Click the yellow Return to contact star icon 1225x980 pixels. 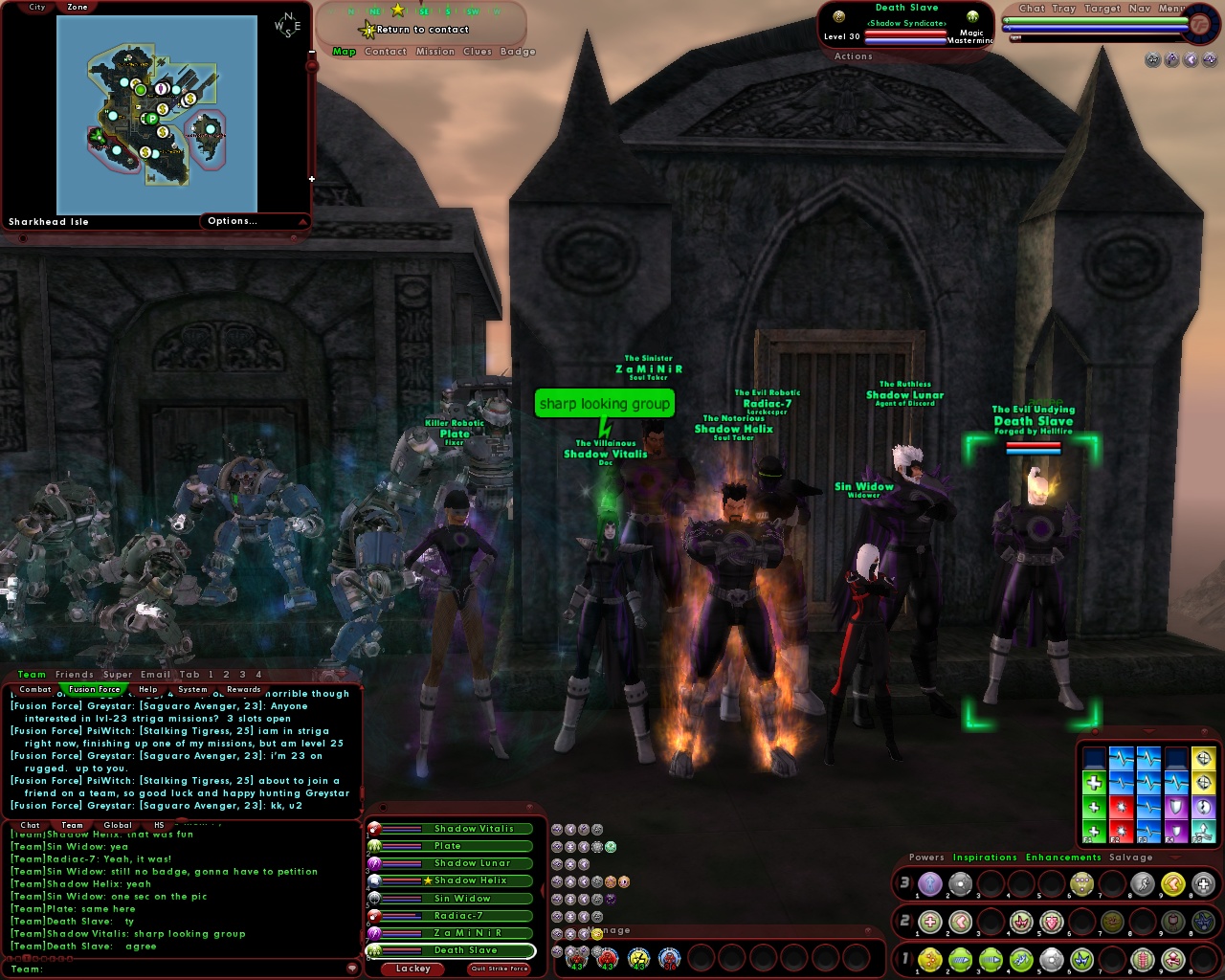point(367,29)
